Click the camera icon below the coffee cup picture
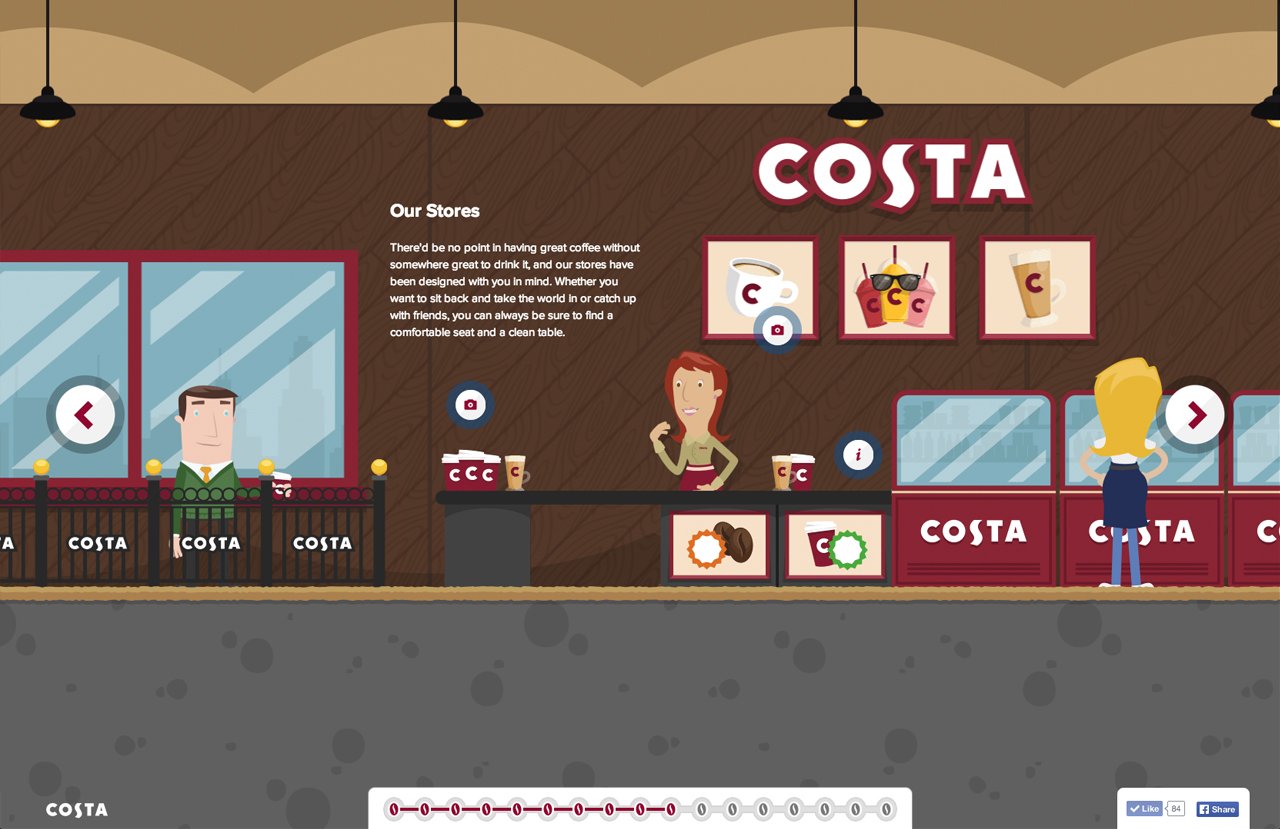Image resolution: width=1280 pixels, height=829 pixels. [x=776, y=328]
